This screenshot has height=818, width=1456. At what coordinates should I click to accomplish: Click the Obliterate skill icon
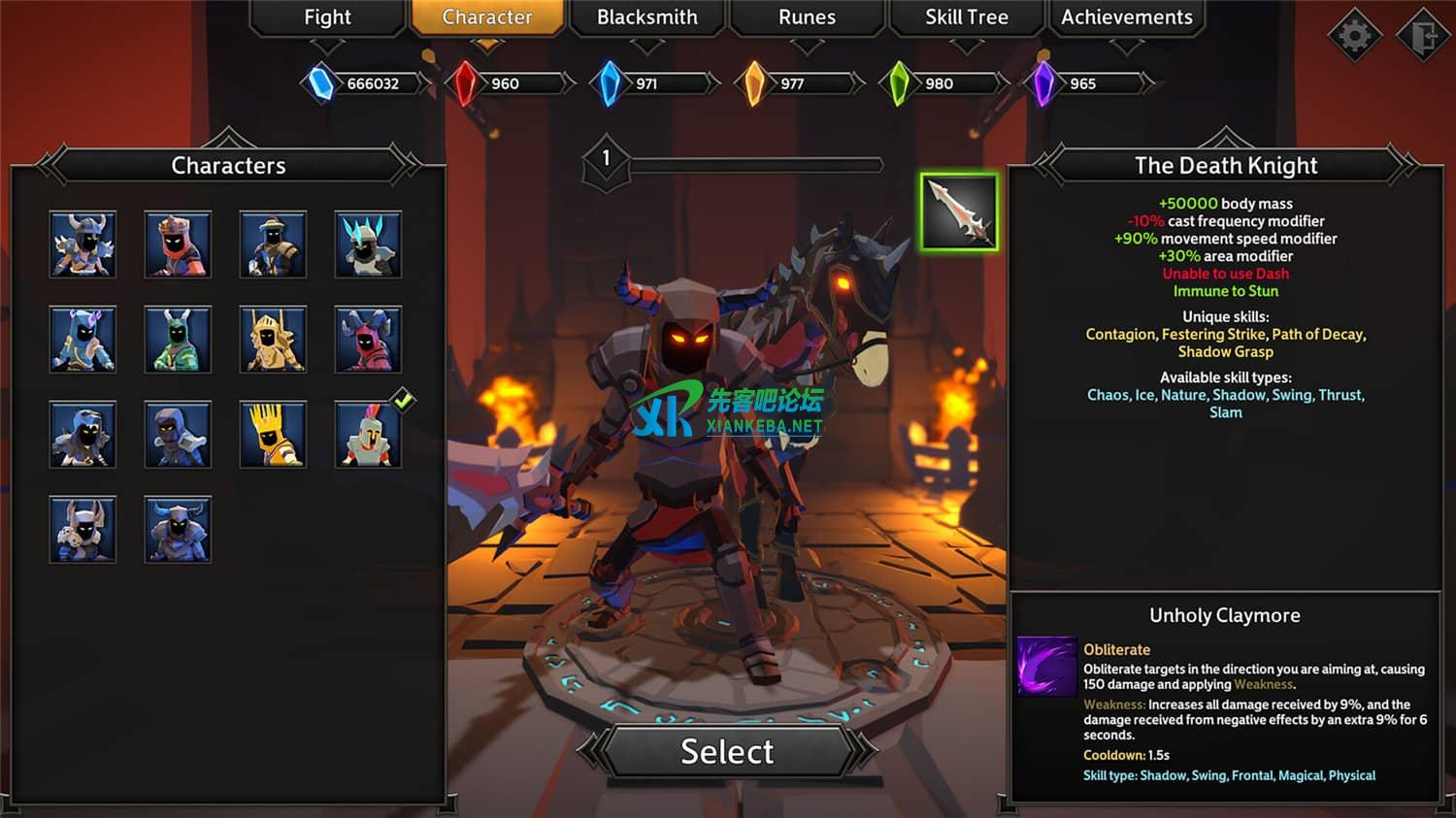[x=1046, y=666]
